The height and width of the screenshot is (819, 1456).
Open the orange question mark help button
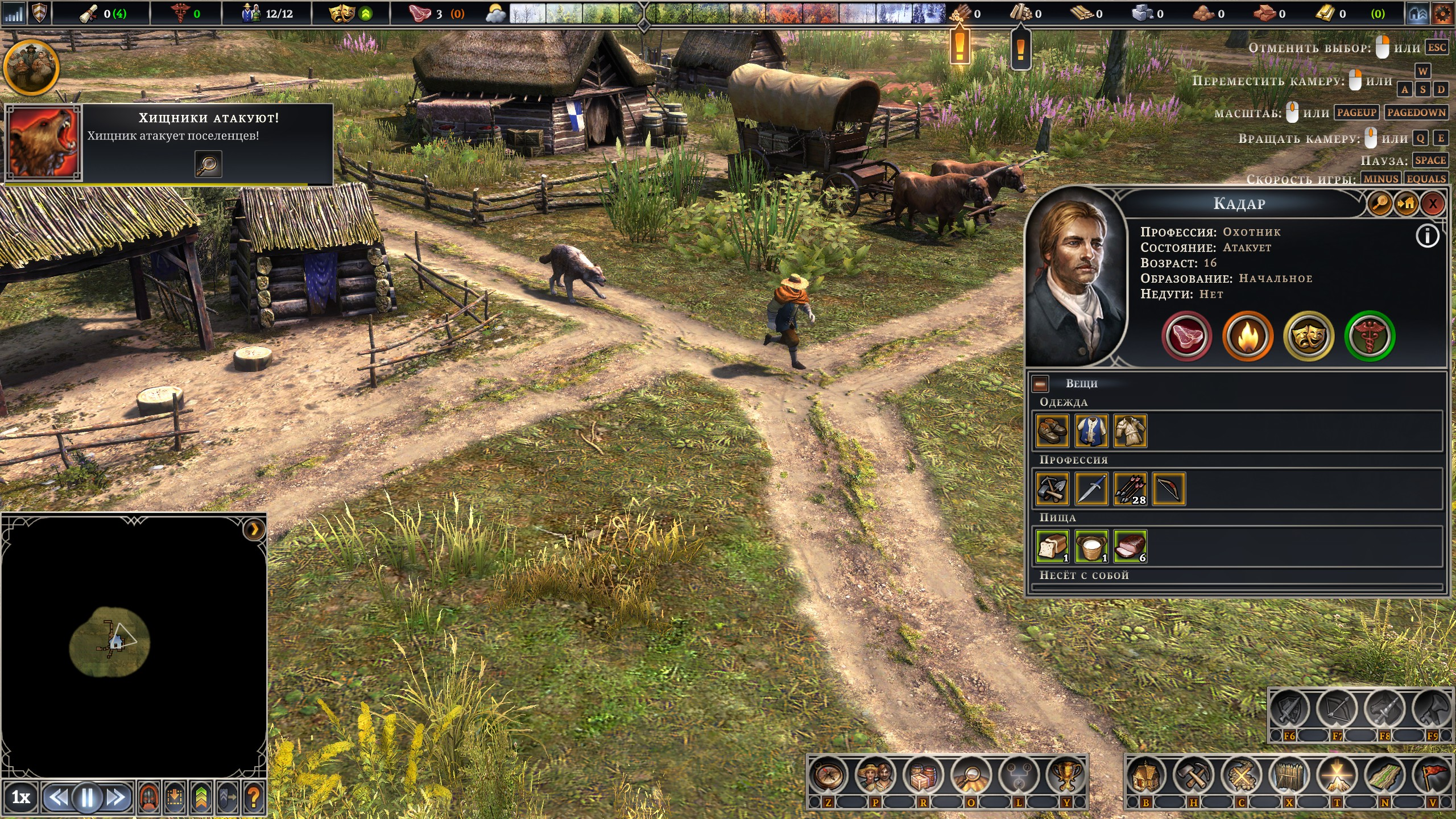coord(254,797)
